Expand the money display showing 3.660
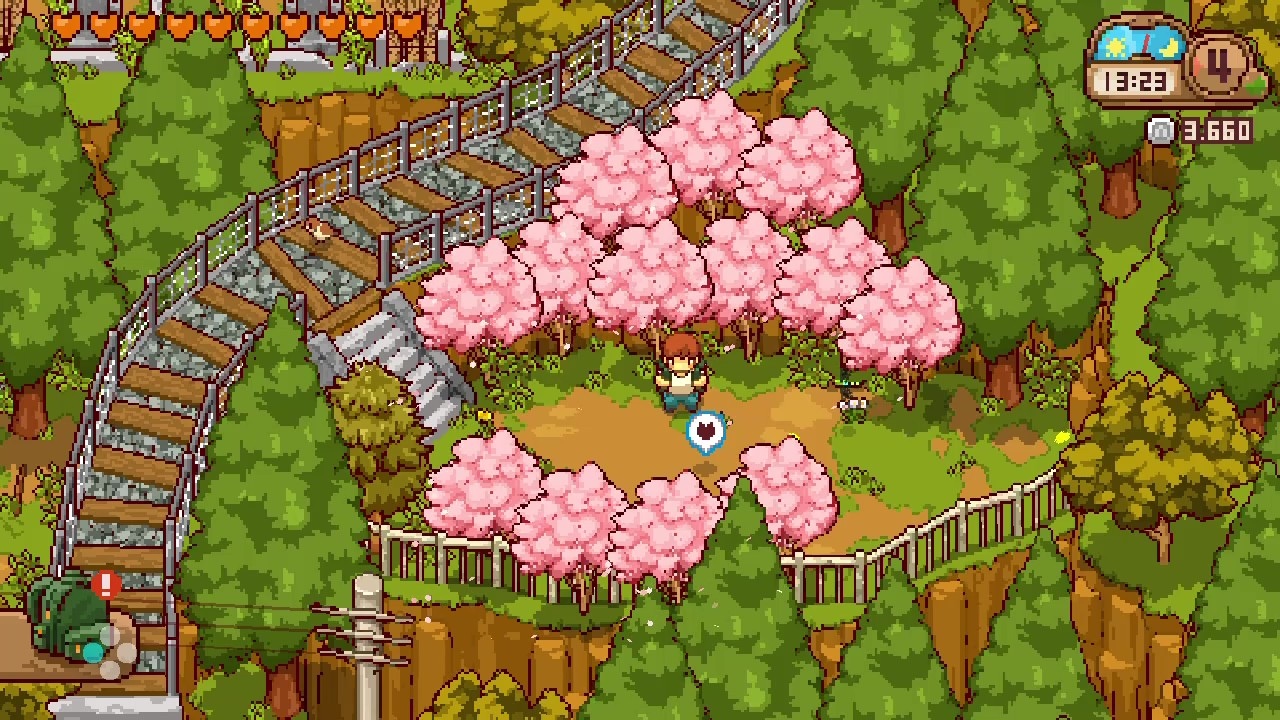Viewport: 1280px width, 720px height. click(1215, 130)
